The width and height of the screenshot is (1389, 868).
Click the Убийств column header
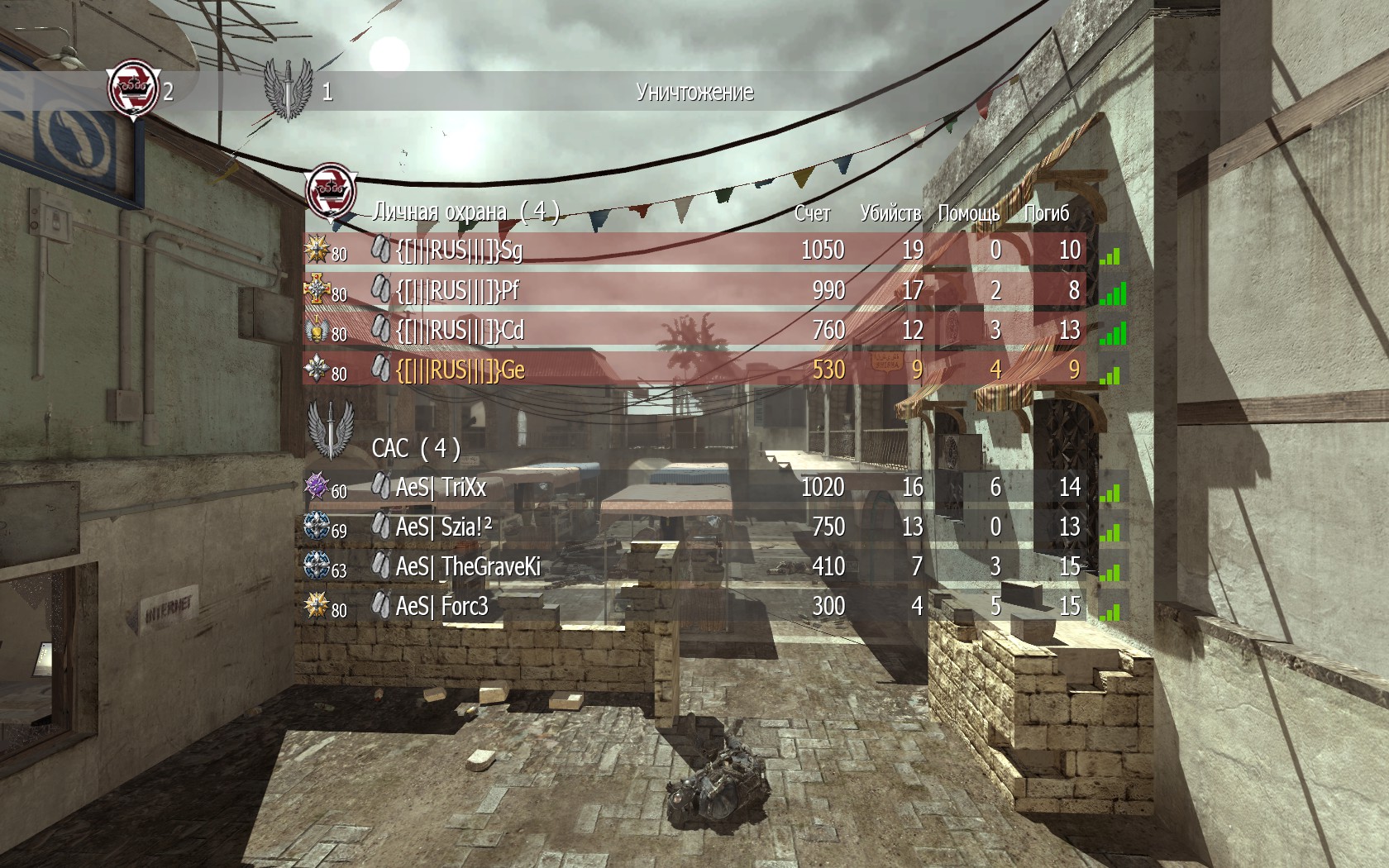[x=890, y=213]
